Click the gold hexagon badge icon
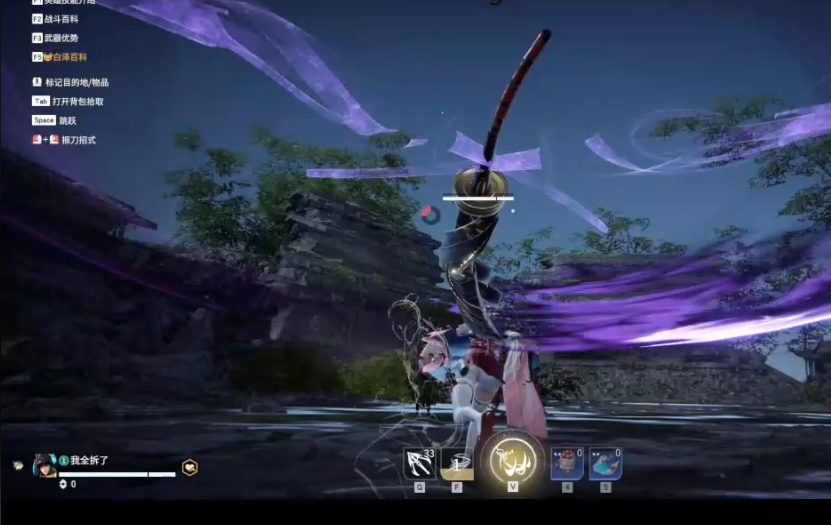Image resolution: width=831 pixels, height=525 pixels. click(x=189, y=467)
